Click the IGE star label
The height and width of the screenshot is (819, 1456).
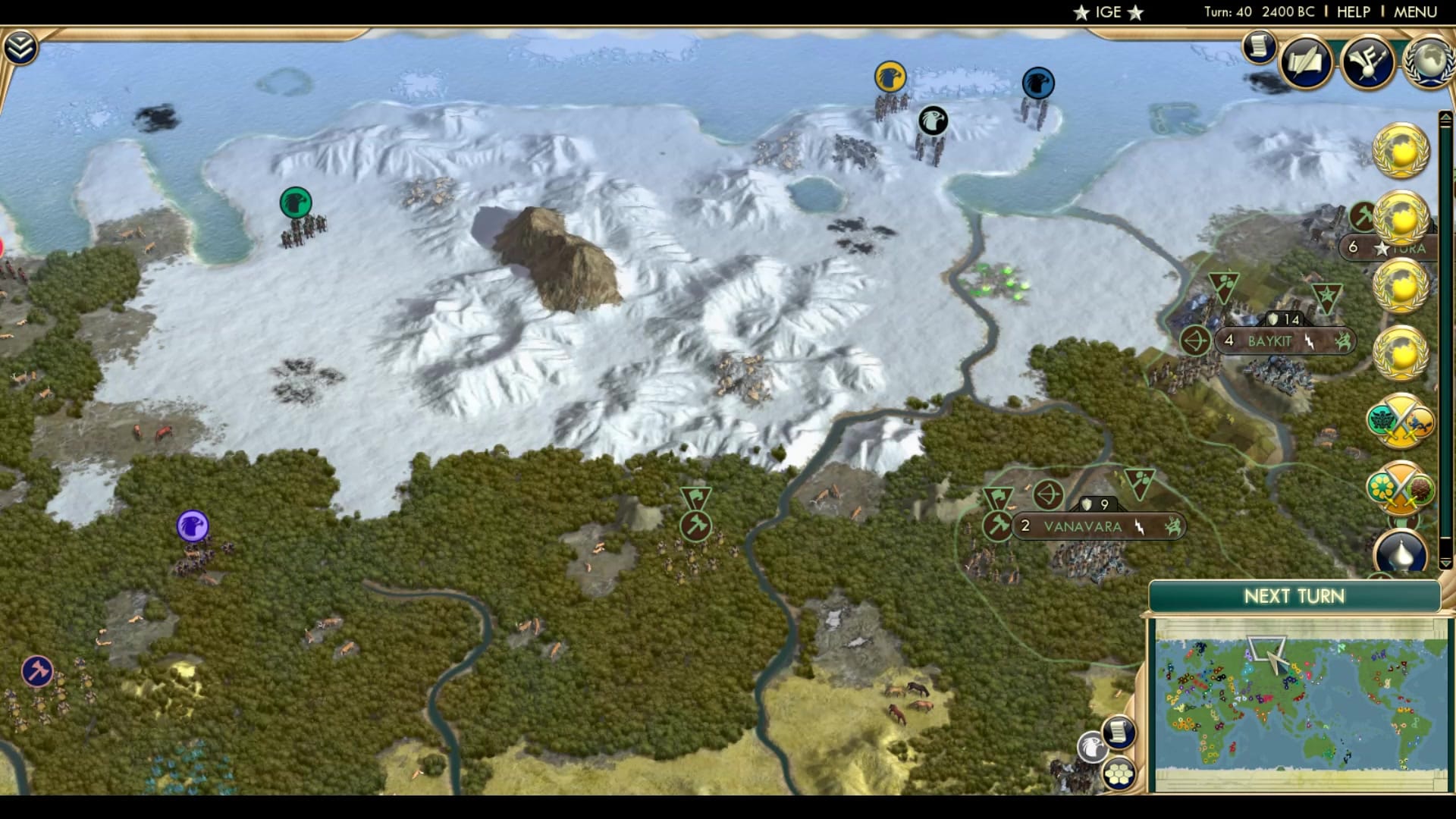(1107, 11)
